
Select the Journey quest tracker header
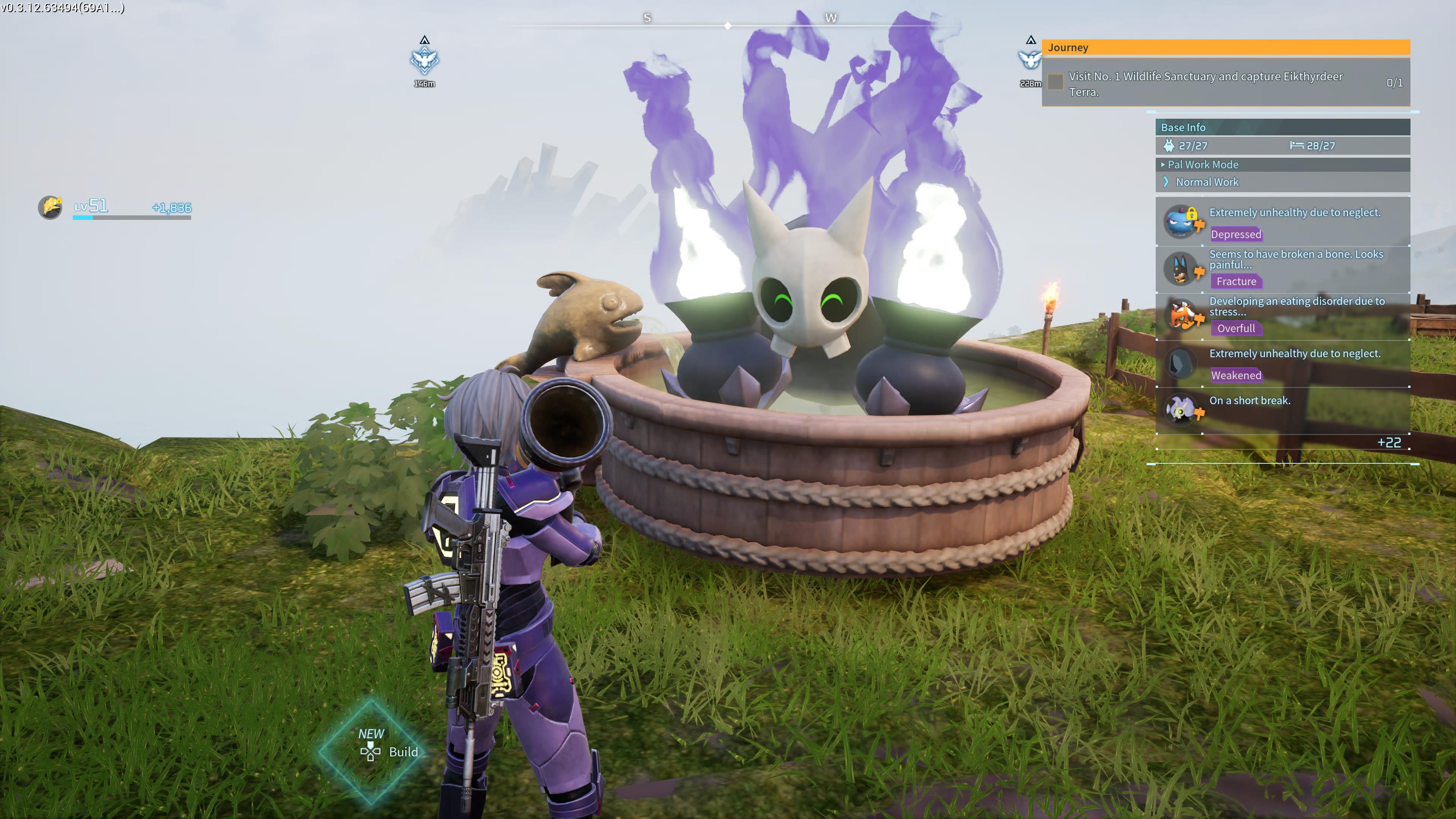[x=1225, y=47]
